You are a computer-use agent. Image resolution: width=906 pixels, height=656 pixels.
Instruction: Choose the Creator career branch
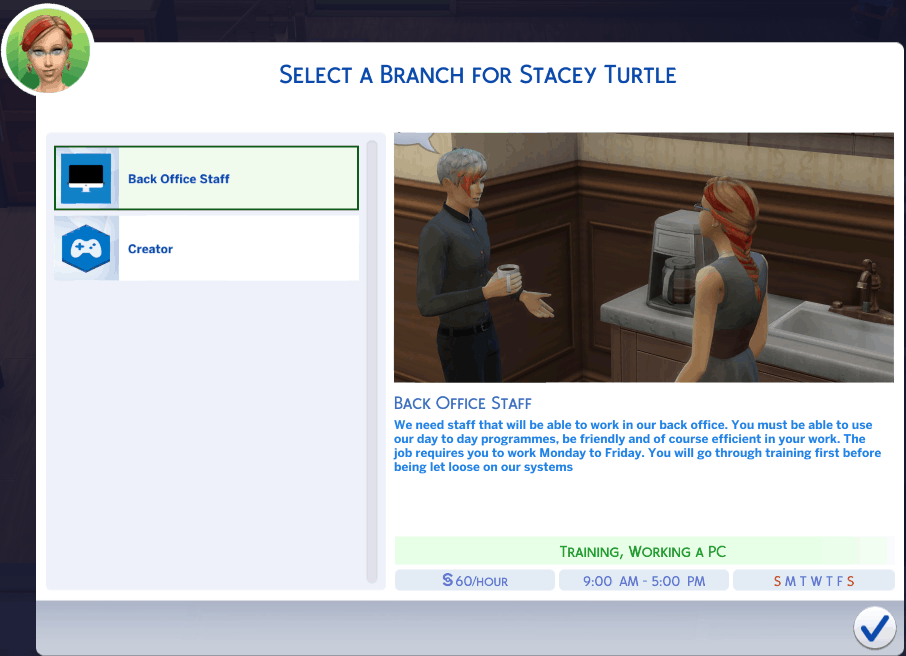click(x=207, y=249)
